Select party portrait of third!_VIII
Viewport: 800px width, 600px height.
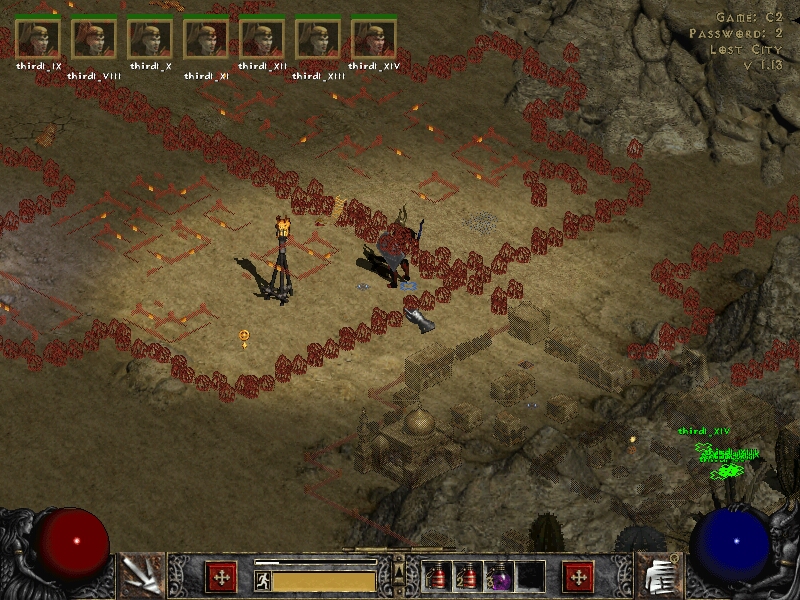(94, 39)
